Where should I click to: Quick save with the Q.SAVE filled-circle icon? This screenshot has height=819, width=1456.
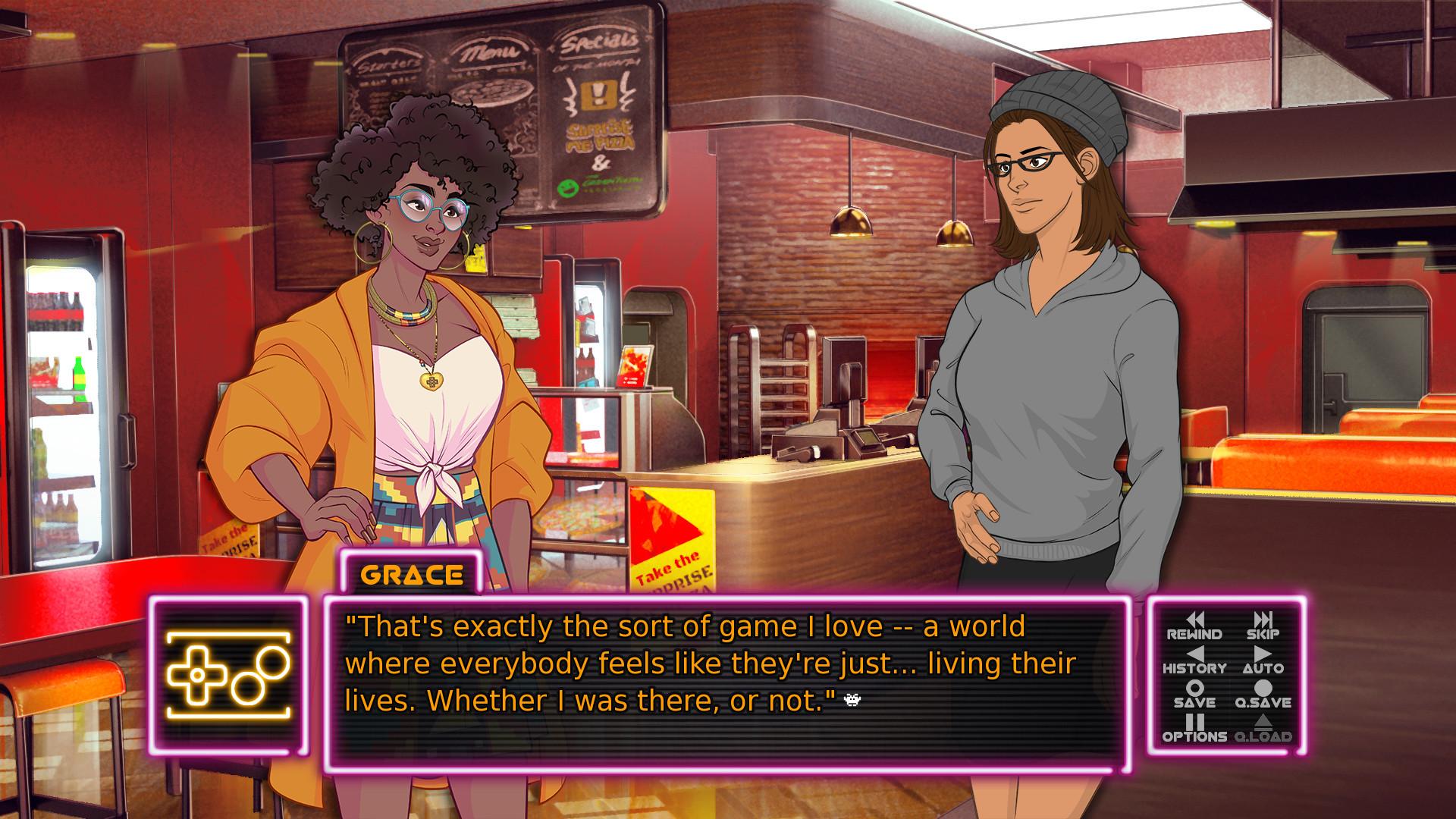pos(1263,687)
